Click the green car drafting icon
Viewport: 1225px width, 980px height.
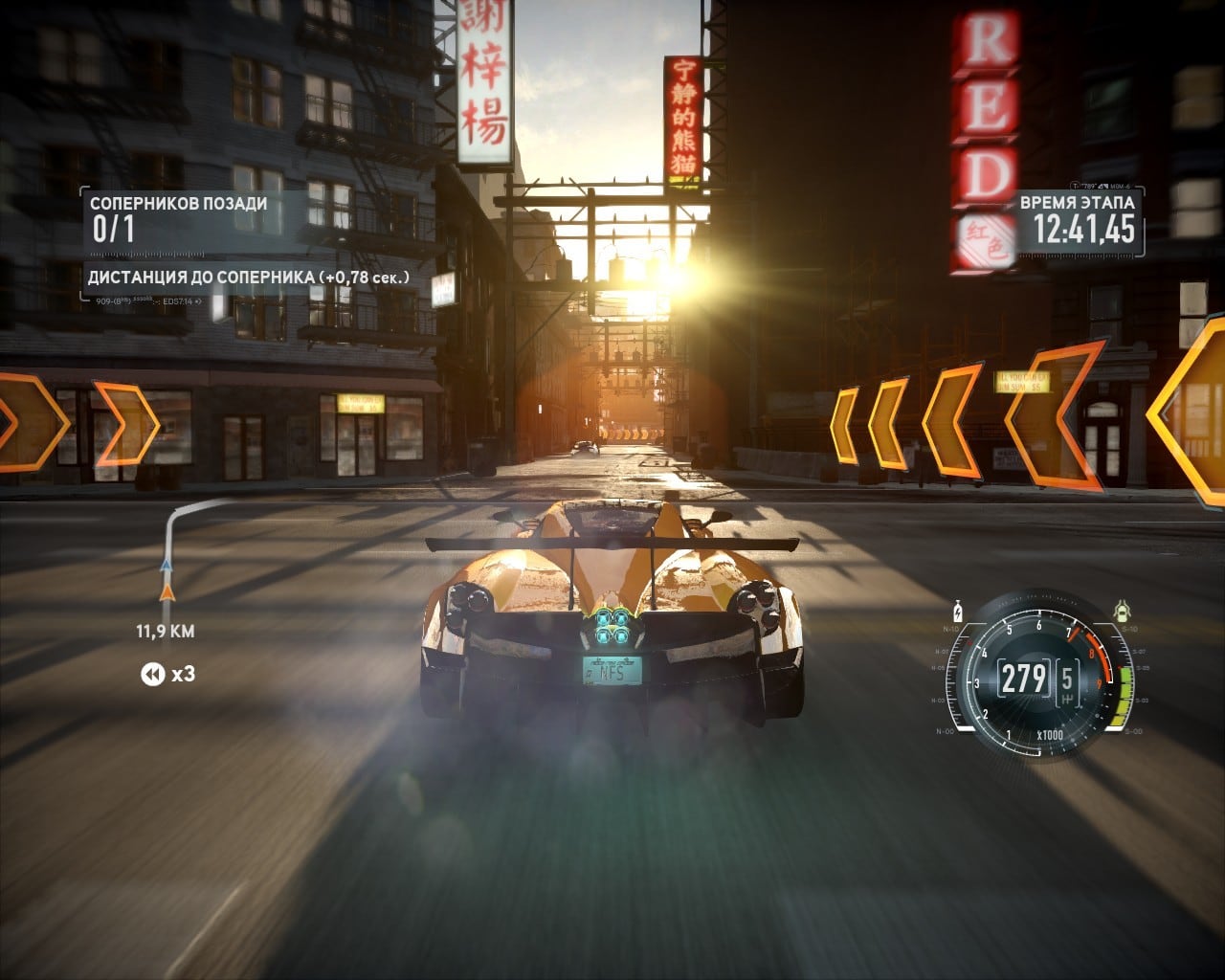pos(1123,610)
